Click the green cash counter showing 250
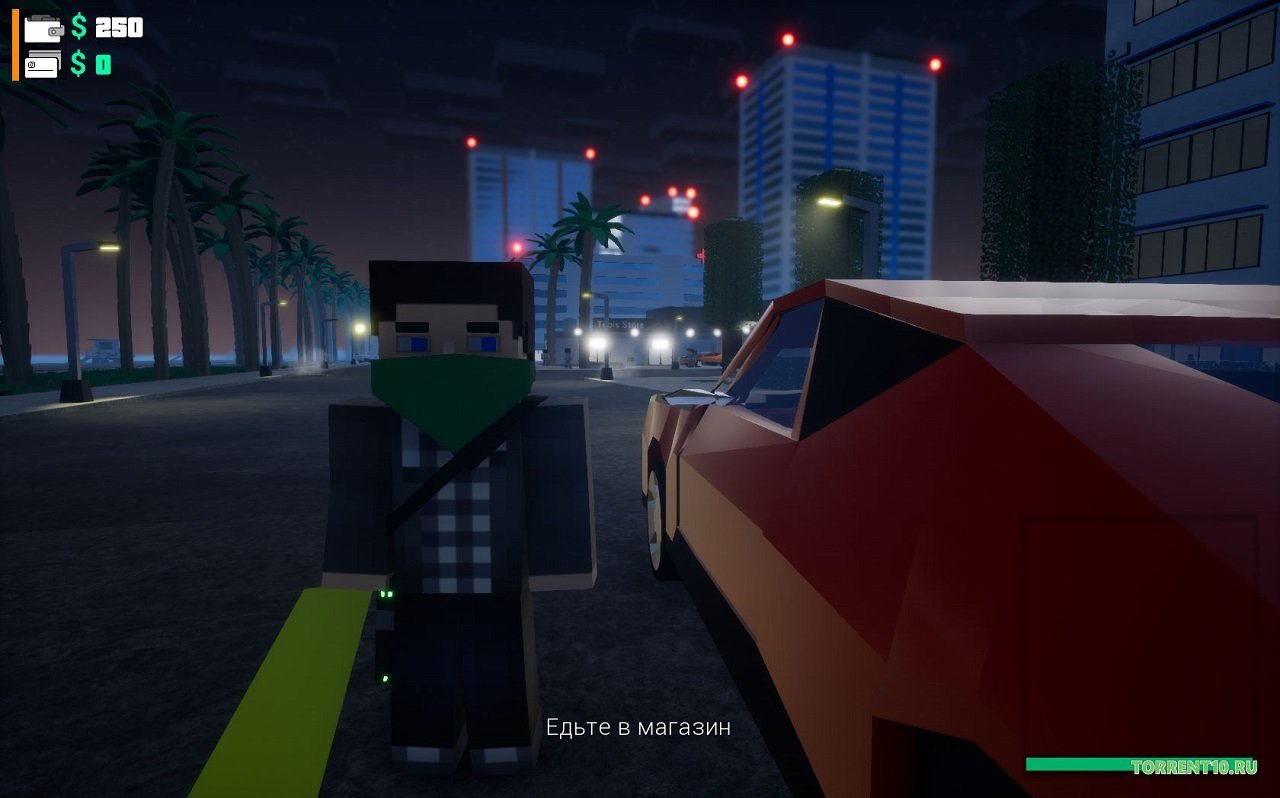The height and width of the screenshot is (798, 1280). (x=118, y=28)
